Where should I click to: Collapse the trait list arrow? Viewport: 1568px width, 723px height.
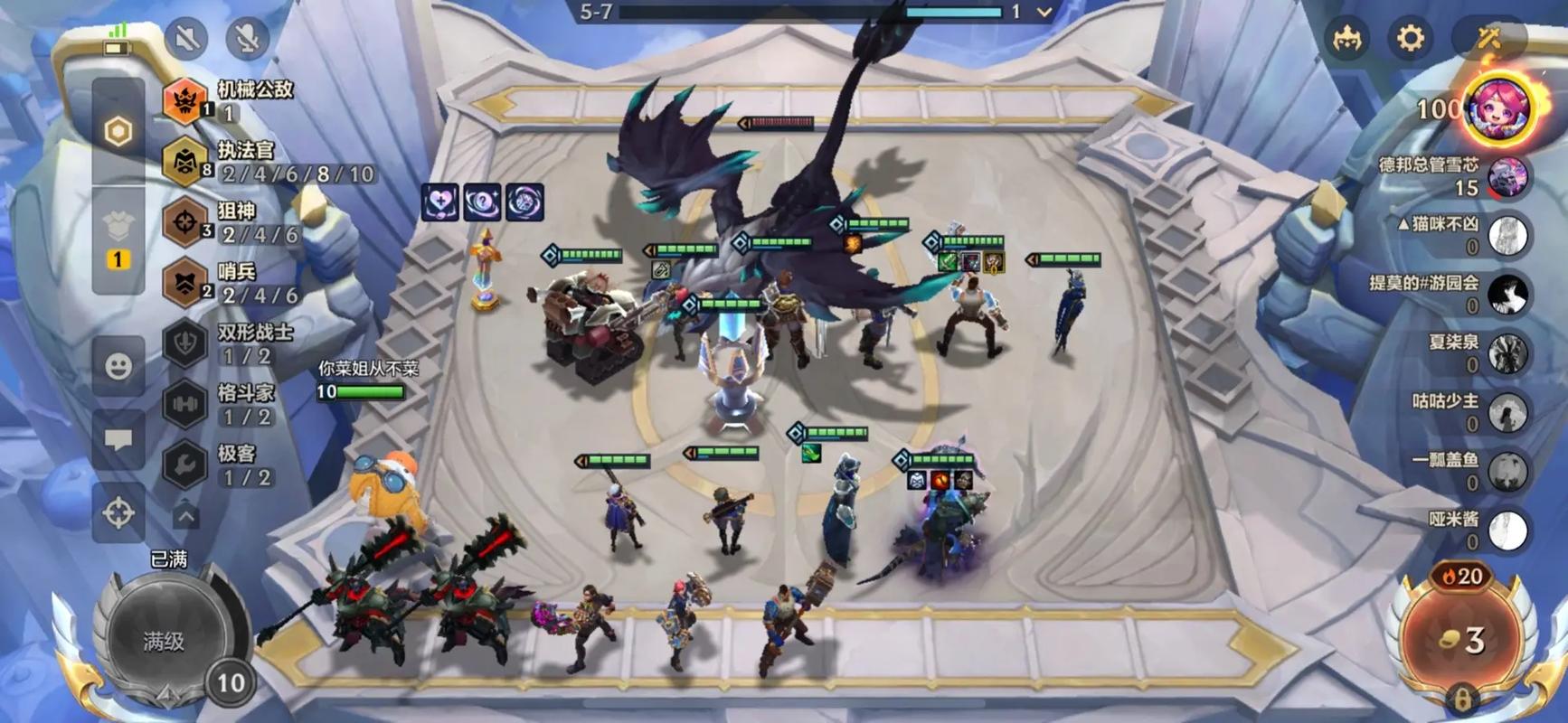(185, 516)
